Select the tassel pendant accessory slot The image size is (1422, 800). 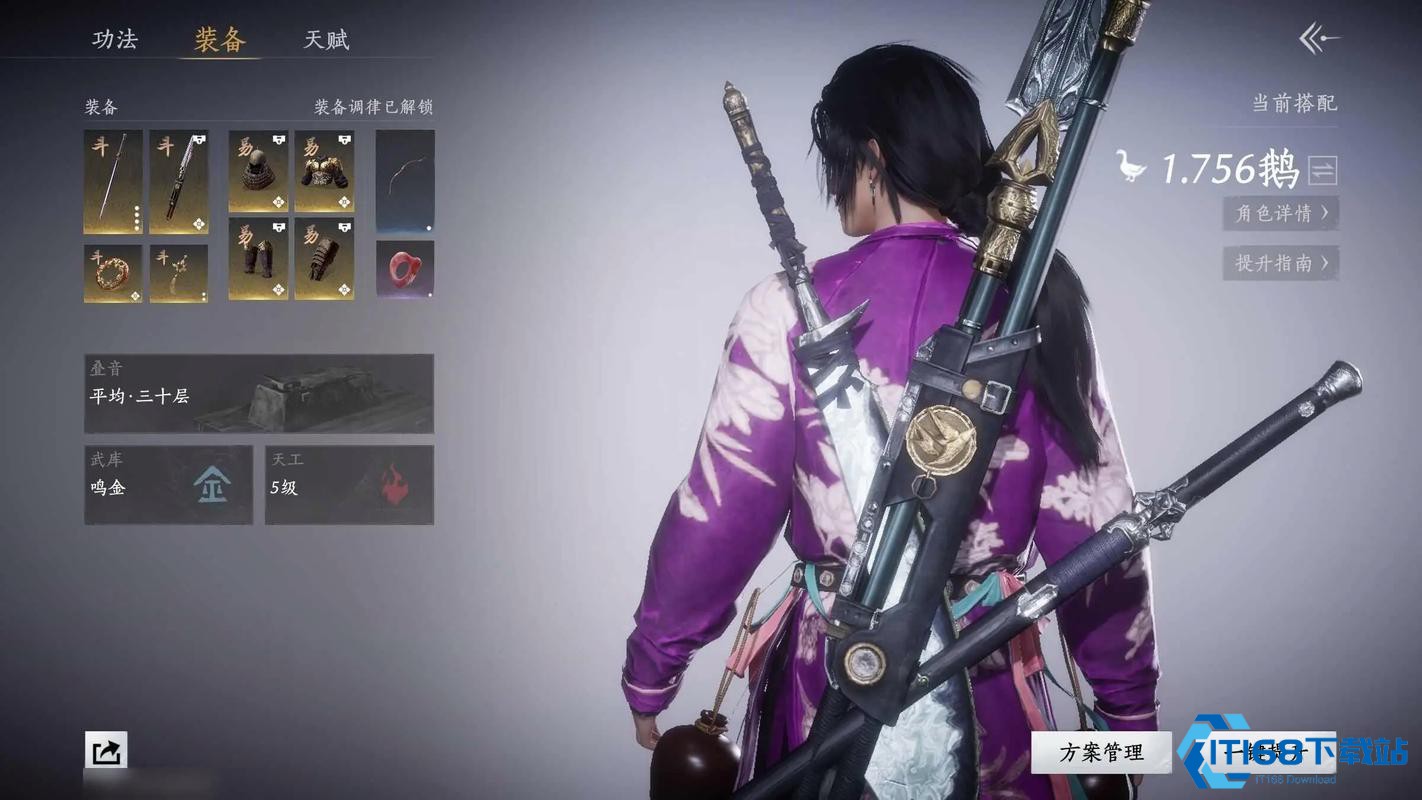pyautogui.click(x=179, y=273)
